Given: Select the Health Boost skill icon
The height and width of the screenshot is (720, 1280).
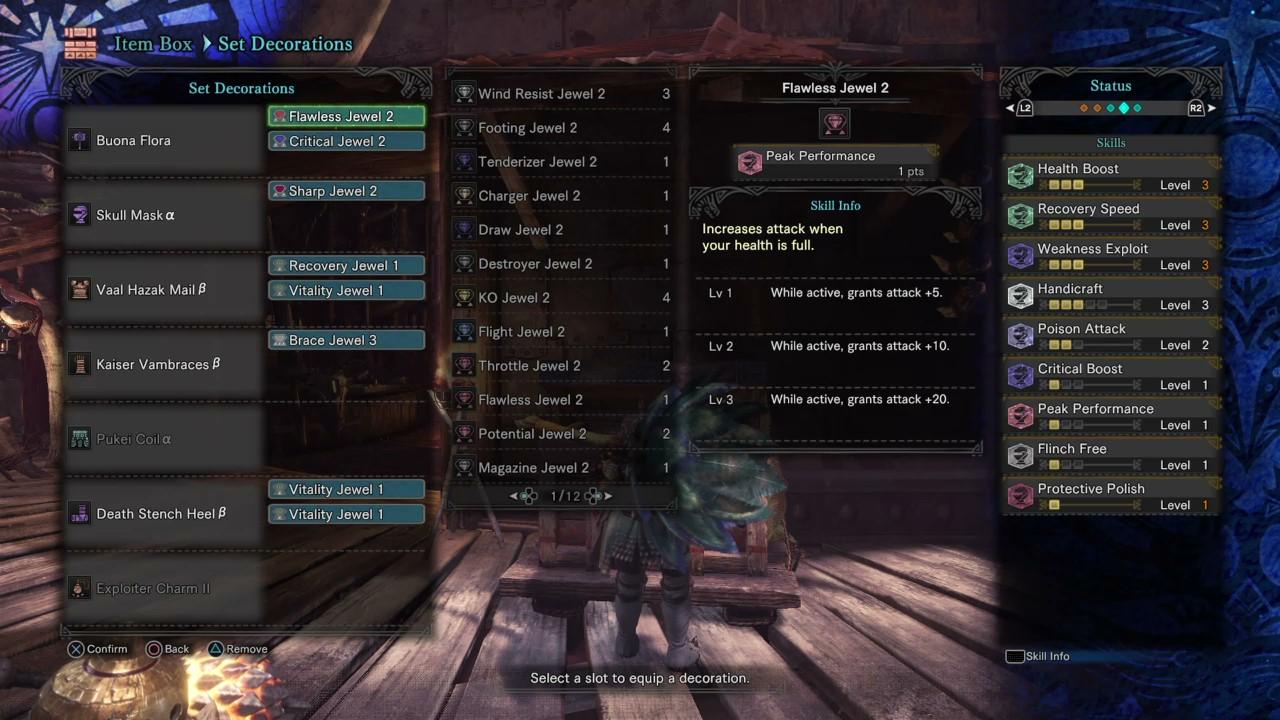Looking at the screenshot, I should [x=1020, y=175].
